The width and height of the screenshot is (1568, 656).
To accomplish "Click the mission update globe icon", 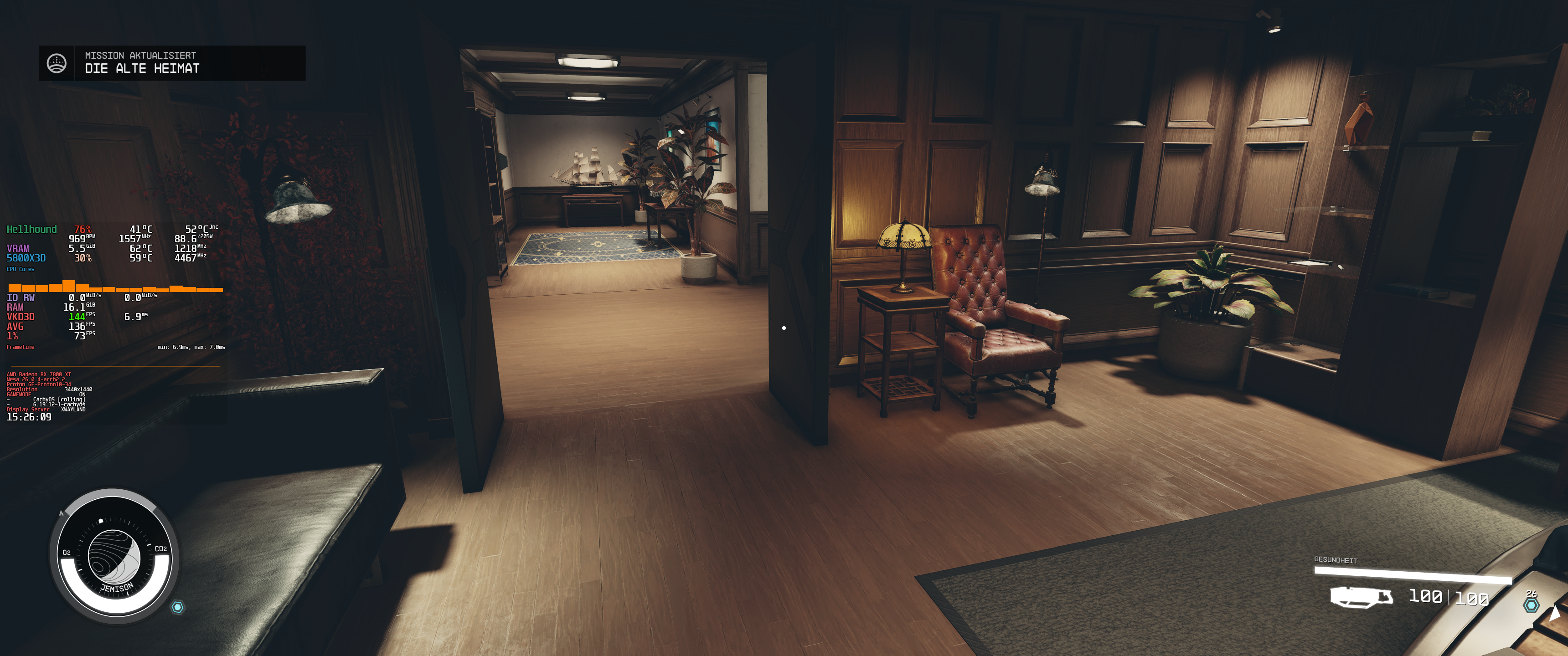I will coord(57,63).
